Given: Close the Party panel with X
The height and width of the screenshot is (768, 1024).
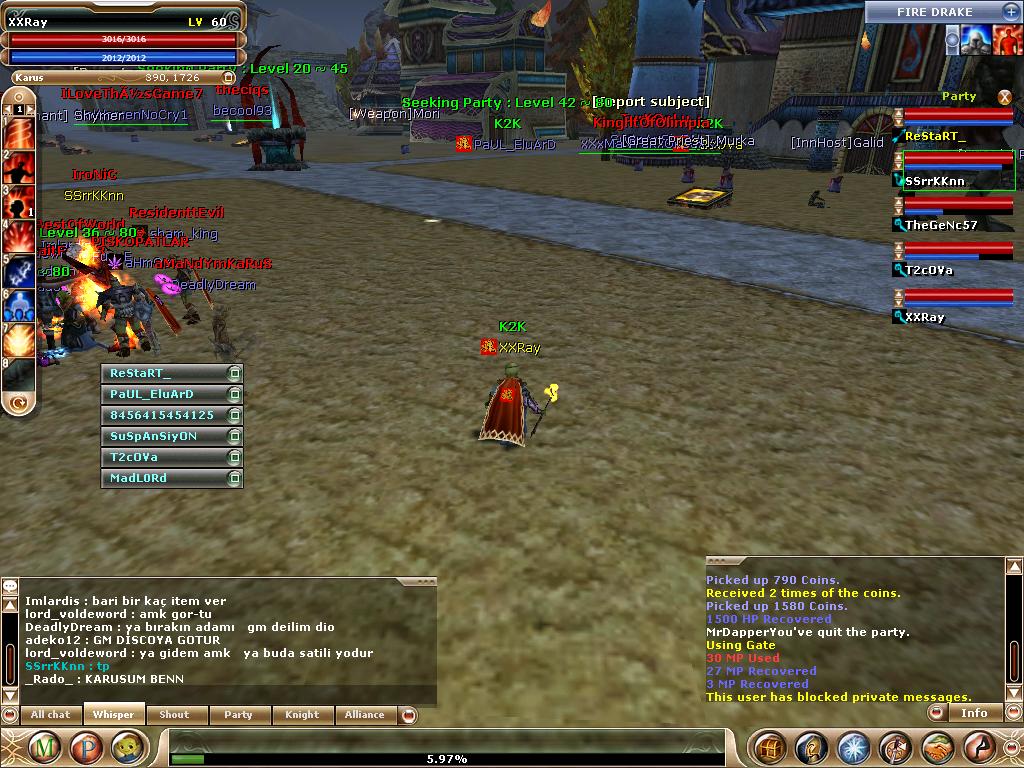Looking at the screenshot, I should (1005, 97).
